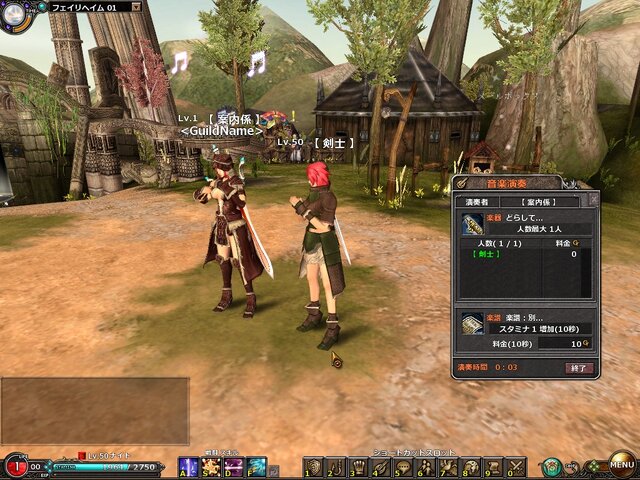The image size is (640, 480).
Task: Select the sheet music icon in the performance panel
Action: (472, 323)
